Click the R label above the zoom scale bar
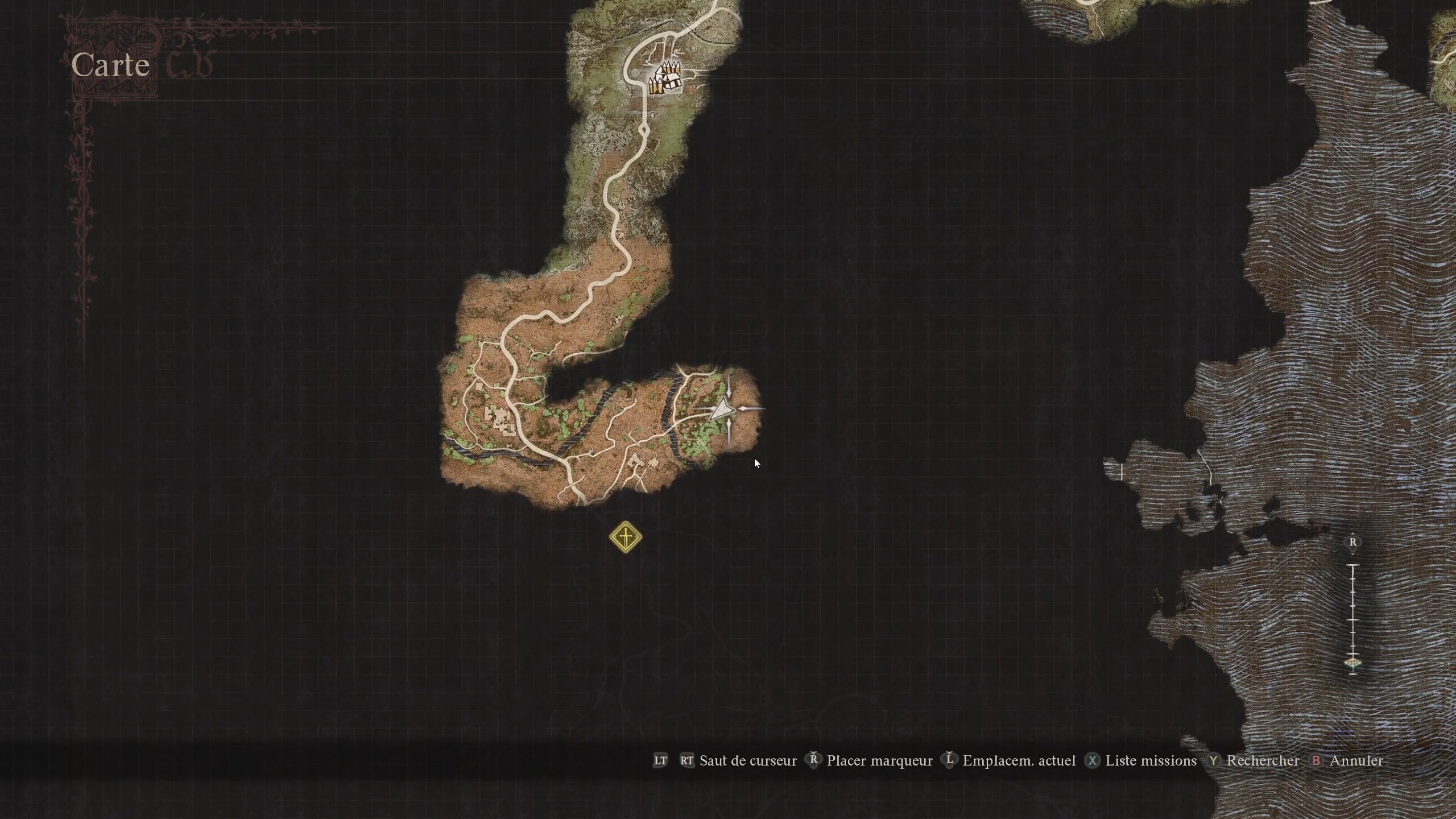The width and height of the screenshot is (1456, 819). (x=1352, y=542)
